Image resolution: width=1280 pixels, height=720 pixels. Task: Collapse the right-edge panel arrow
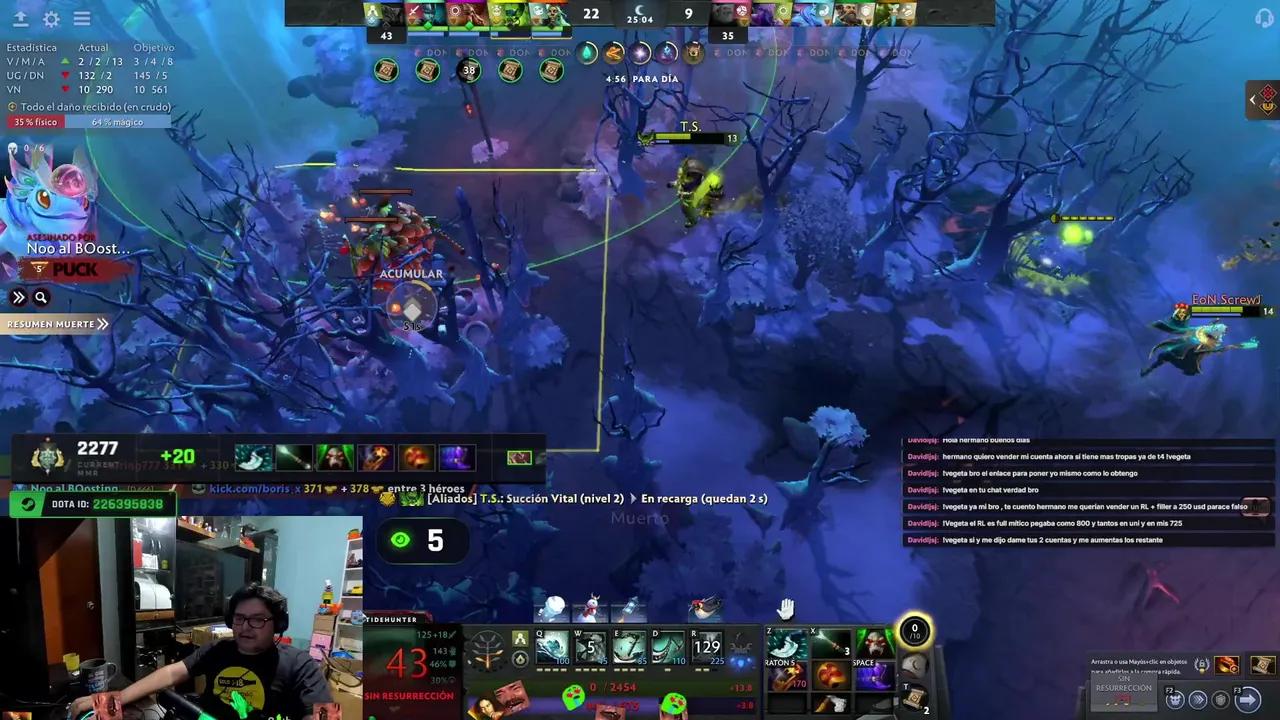point(1253,100)
